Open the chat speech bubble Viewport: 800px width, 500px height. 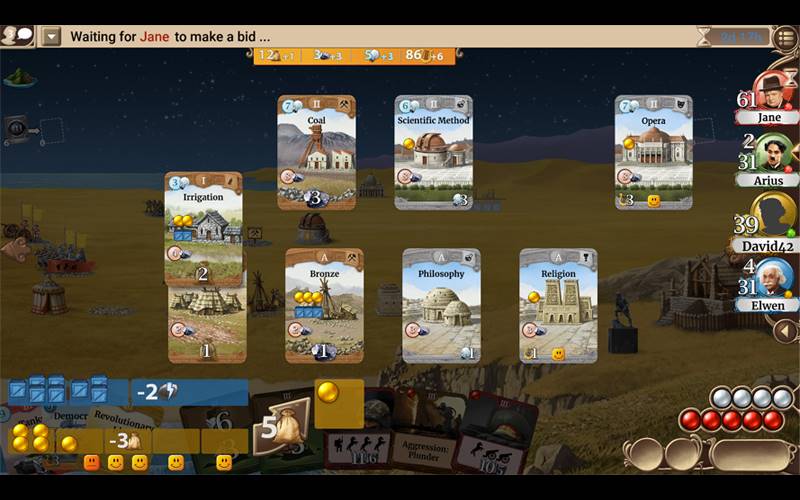point(17,36)
